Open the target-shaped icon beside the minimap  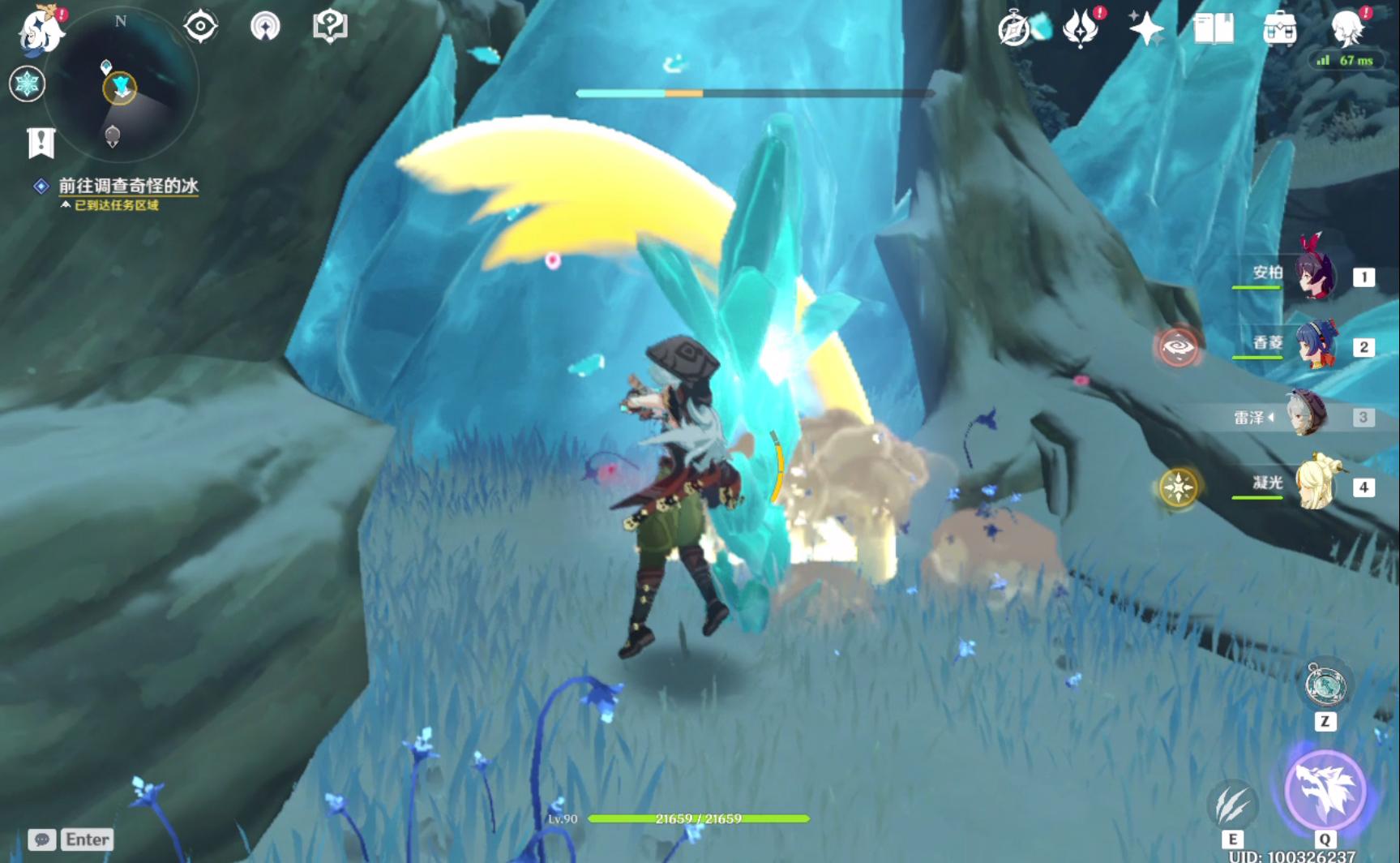200,27
